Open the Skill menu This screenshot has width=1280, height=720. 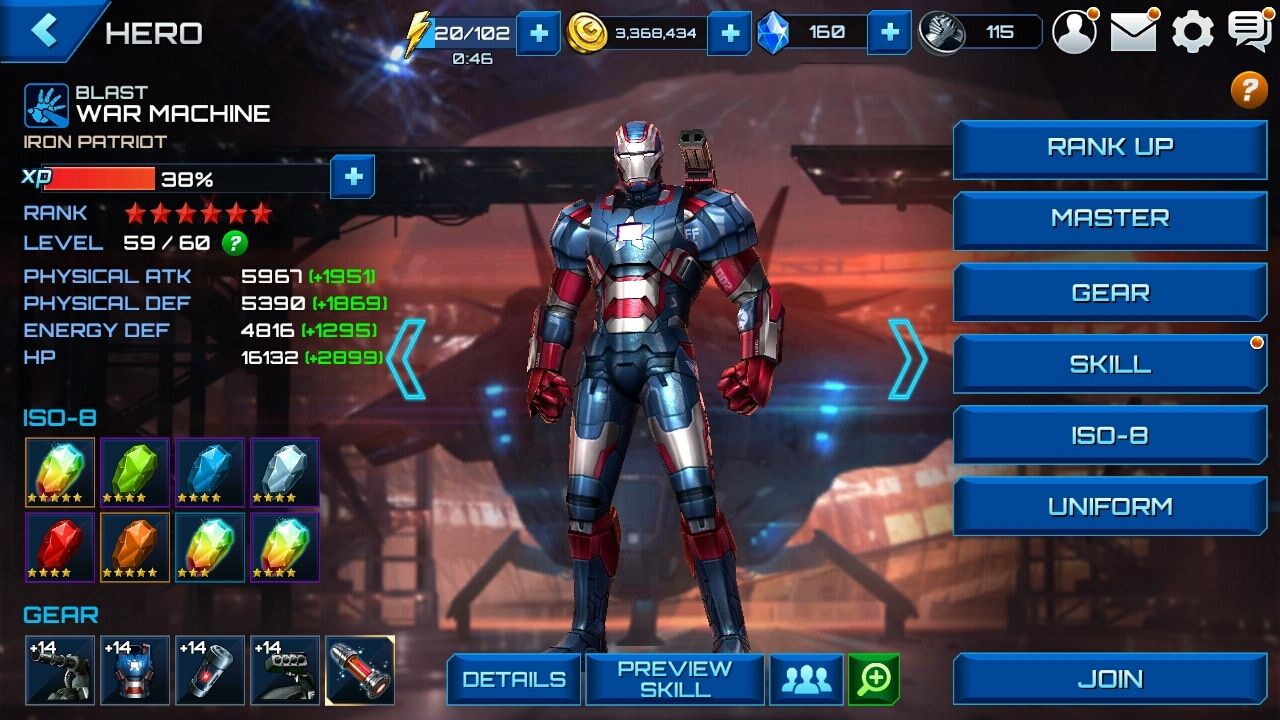pyautogui.click(x=1110, y=365)
